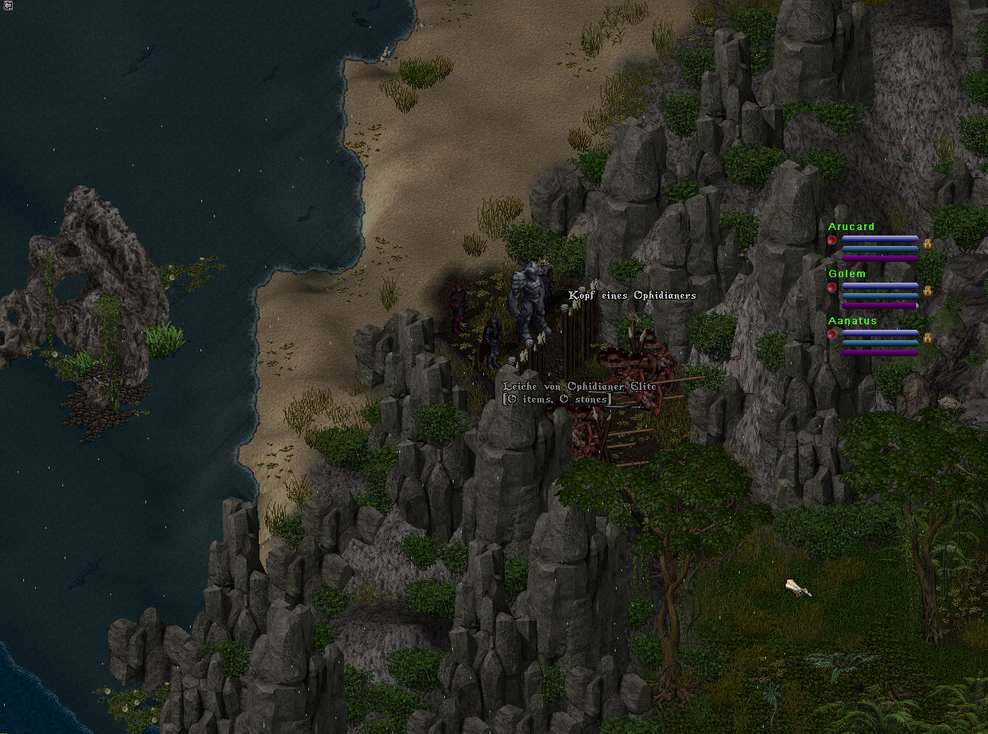Image resolution: width=988 pixels, height=734 pixels.
Task: Click the red gem beside Aanatus's bars
Action: pos(831,335)
